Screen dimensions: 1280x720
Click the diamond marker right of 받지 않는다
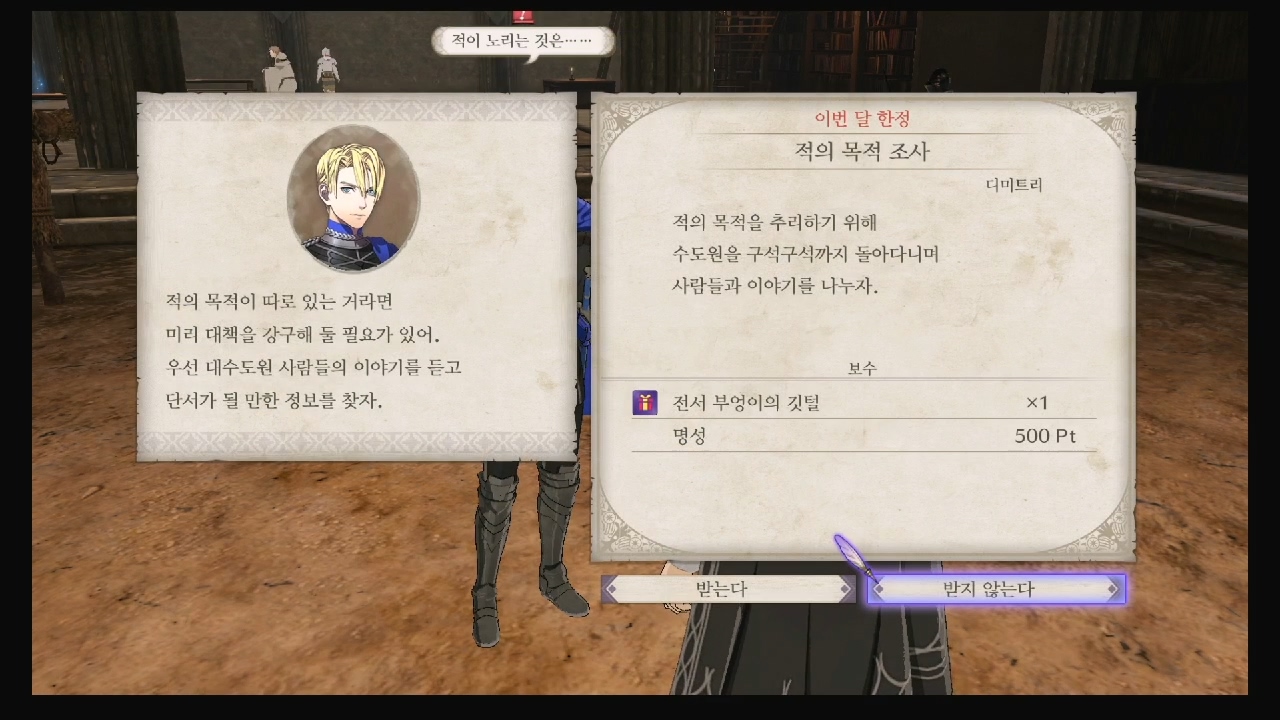click(1111, 589)
